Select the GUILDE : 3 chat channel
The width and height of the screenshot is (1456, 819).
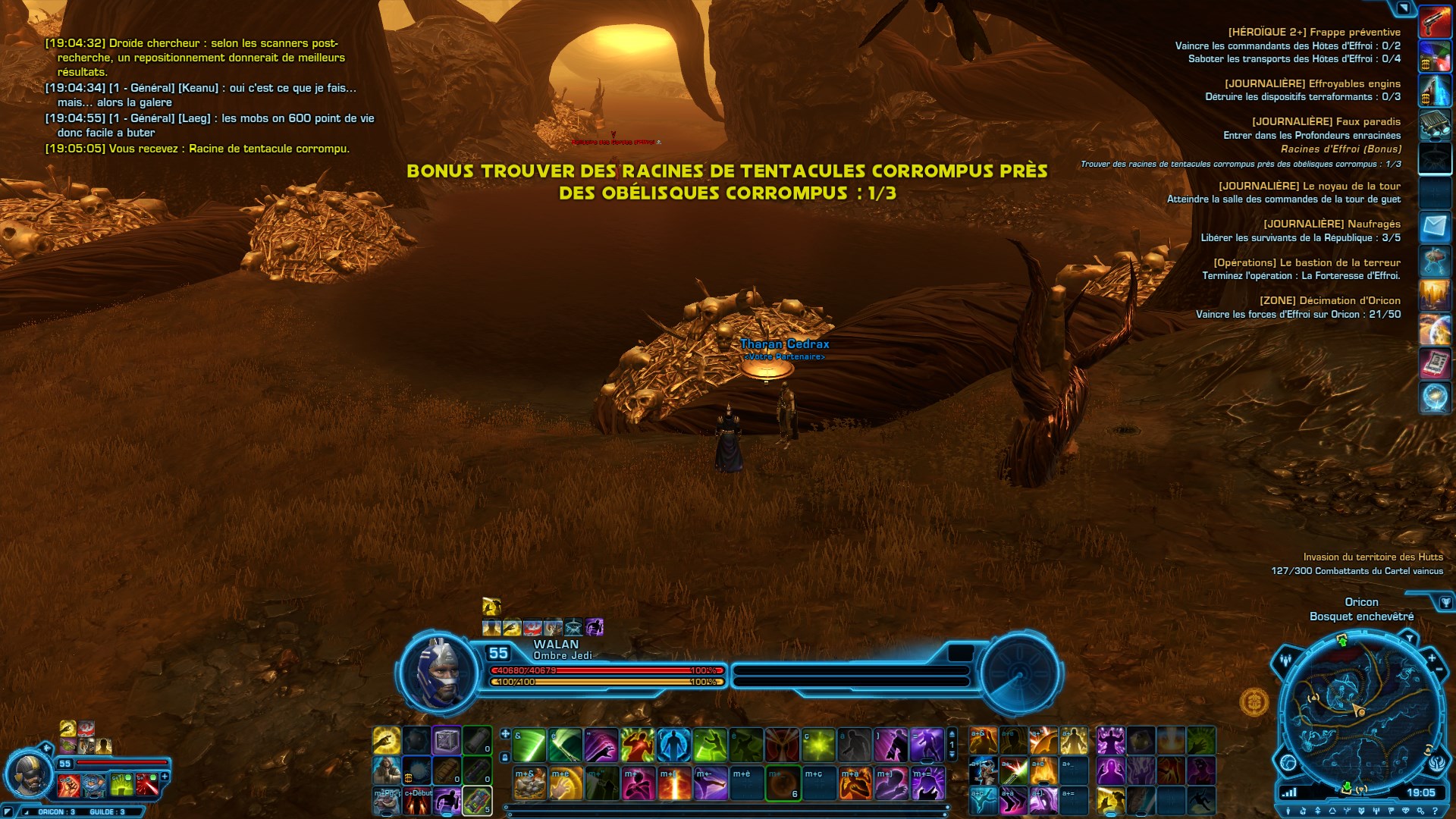pyautogui.click(x=107, y=811)
